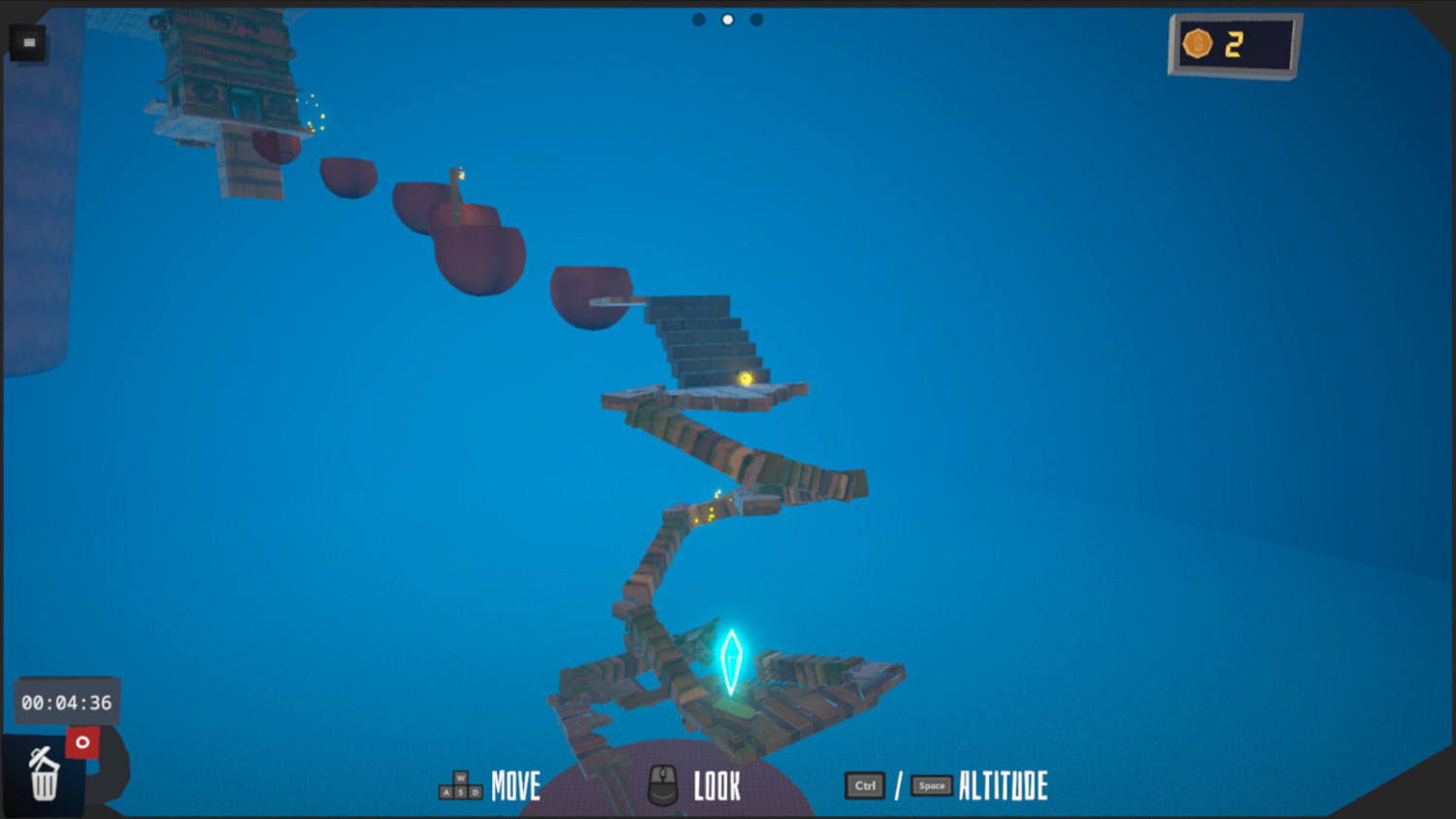Select the left carousel dot at top center
Viewport: 1456px width, 819px height.
698,18
